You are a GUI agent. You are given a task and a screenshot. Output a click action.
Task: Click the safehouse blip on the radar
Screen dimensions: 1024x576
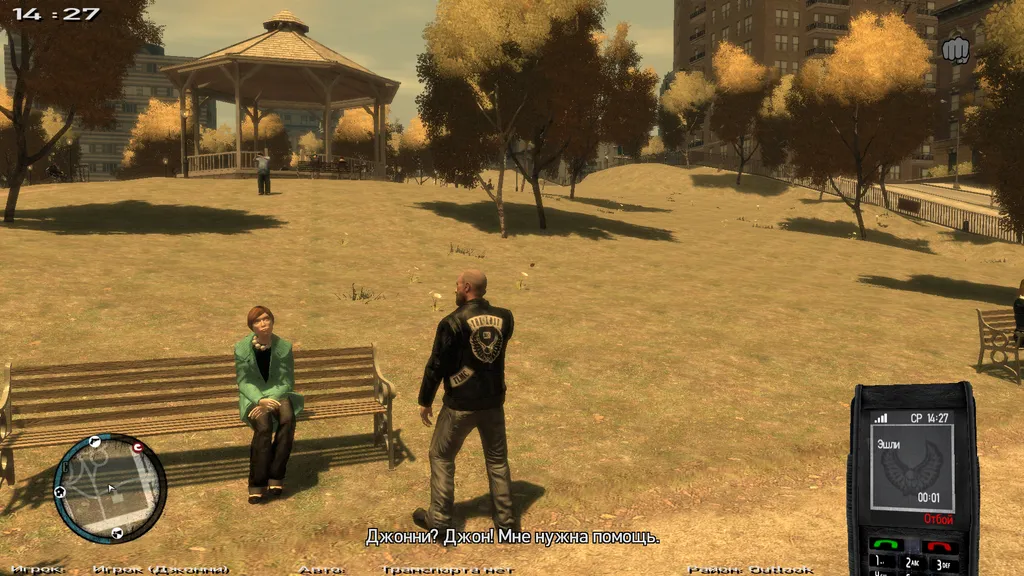coord(60,492)
